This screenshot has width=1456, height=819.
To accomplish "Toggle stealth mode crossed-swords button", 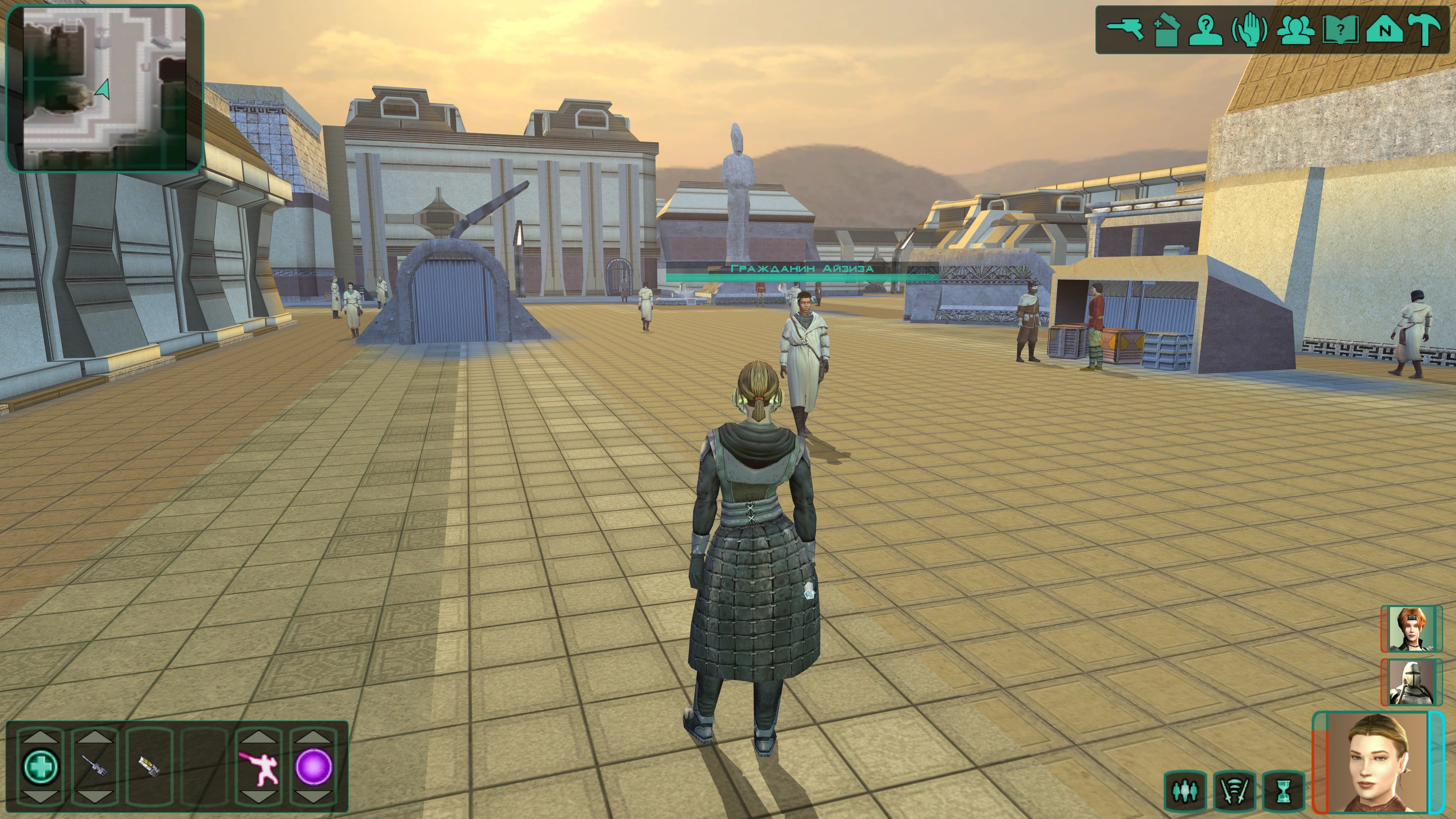I will [1234, 791].
